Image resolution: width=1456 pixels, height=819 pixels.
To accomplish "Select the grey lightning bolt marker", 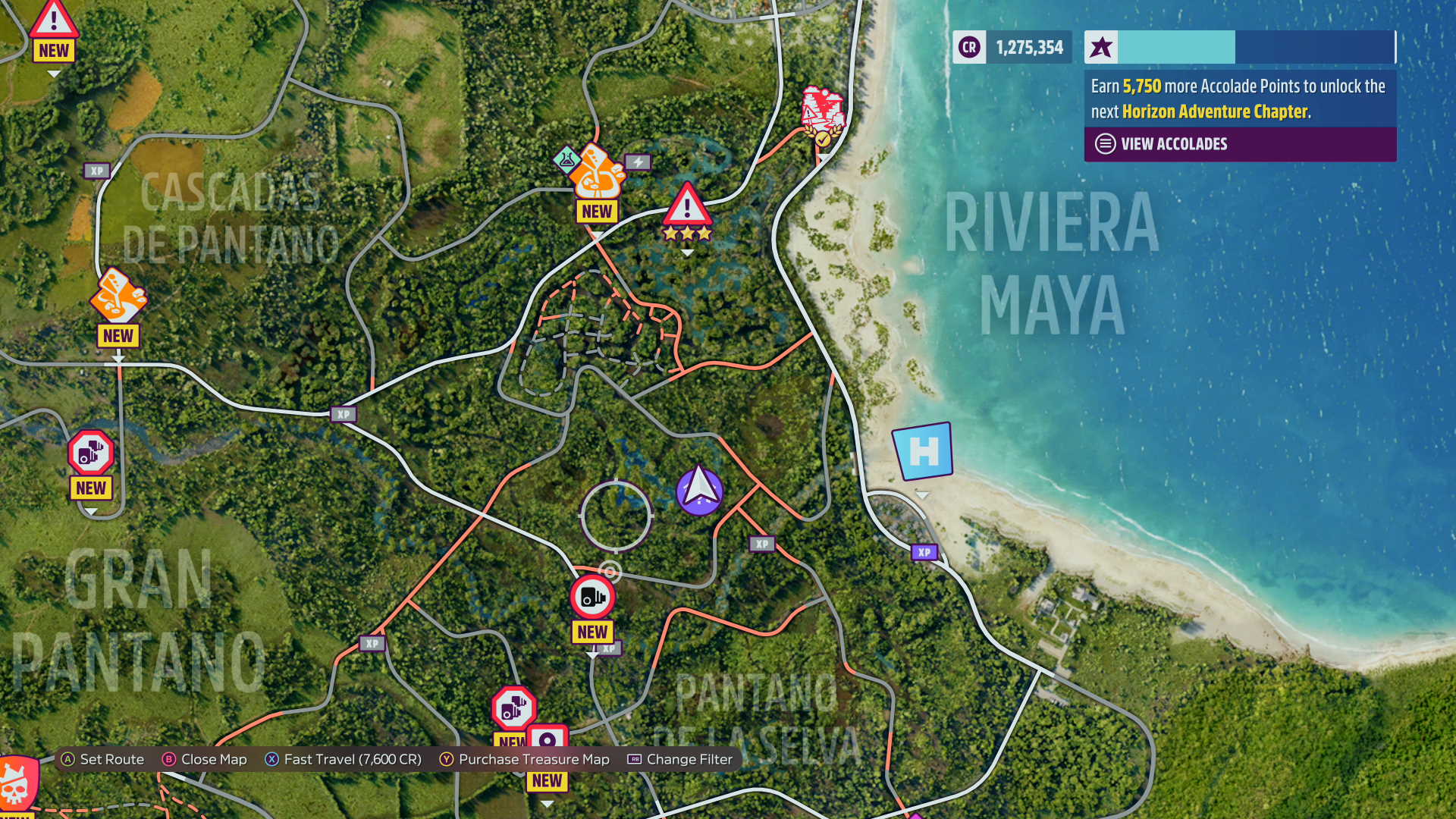I will click(x=638, y=162).
